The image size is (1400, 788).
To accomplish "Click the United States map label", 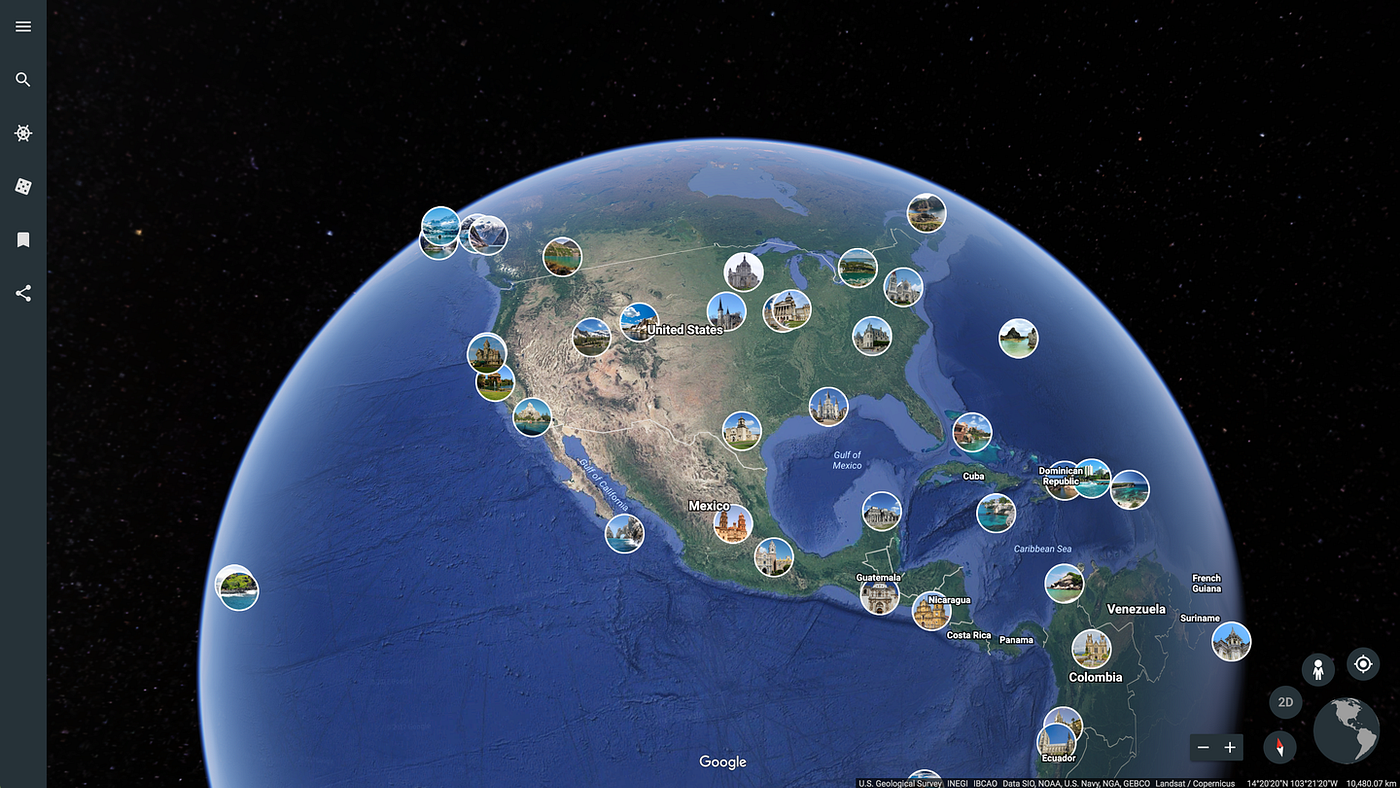I will (686, 329).
